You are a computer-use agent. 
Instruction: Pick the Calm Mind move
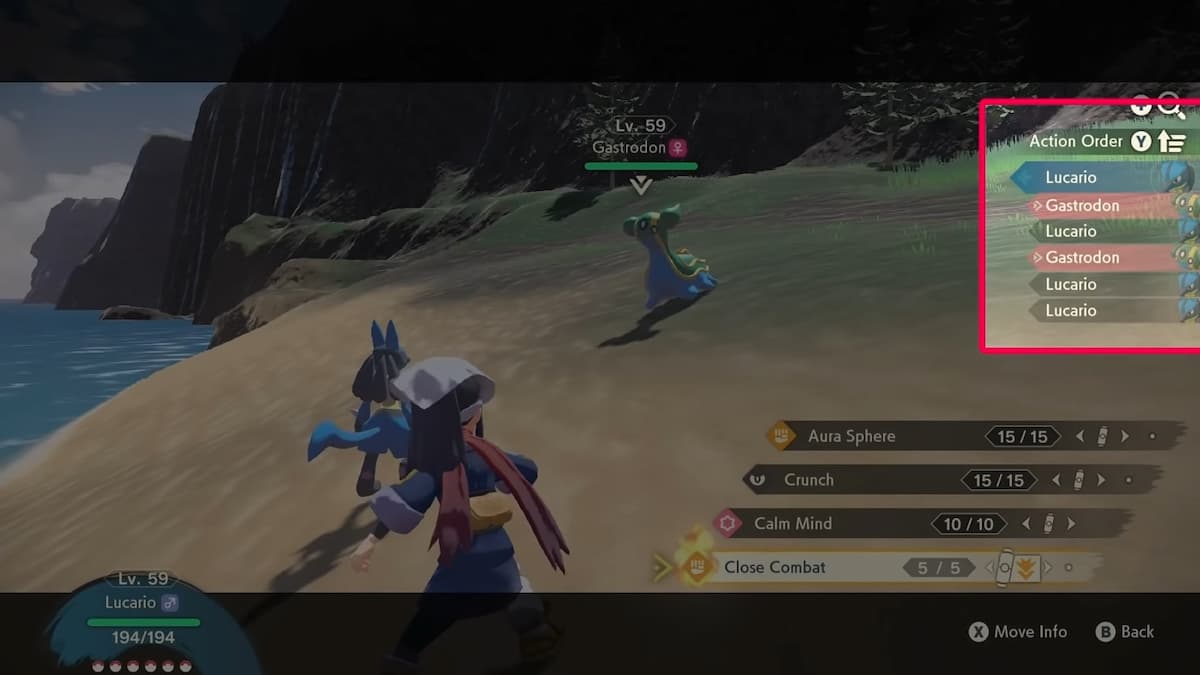(792, 523)
